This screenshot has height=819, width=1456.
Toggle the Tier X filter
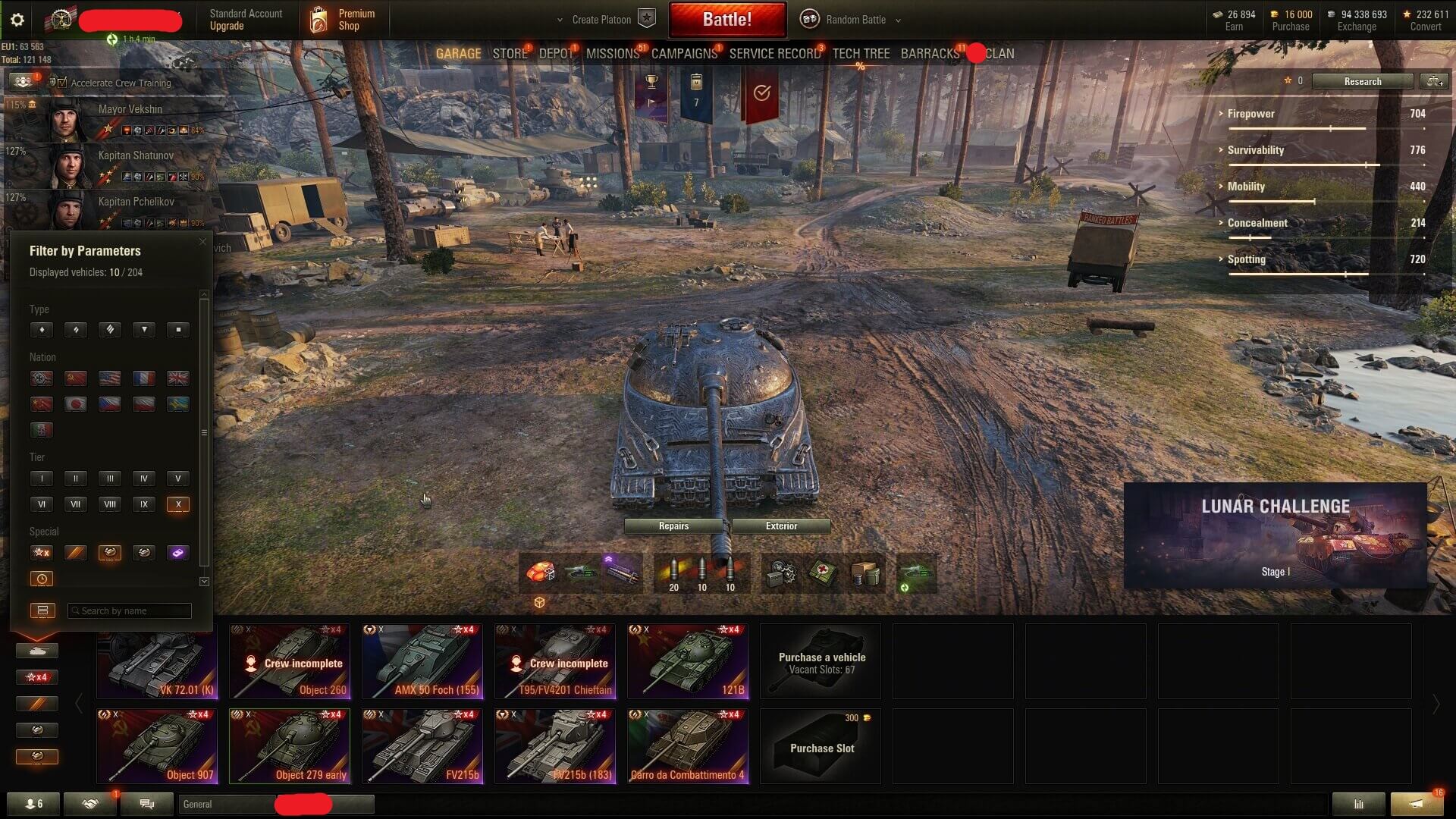tap(177, 504)
